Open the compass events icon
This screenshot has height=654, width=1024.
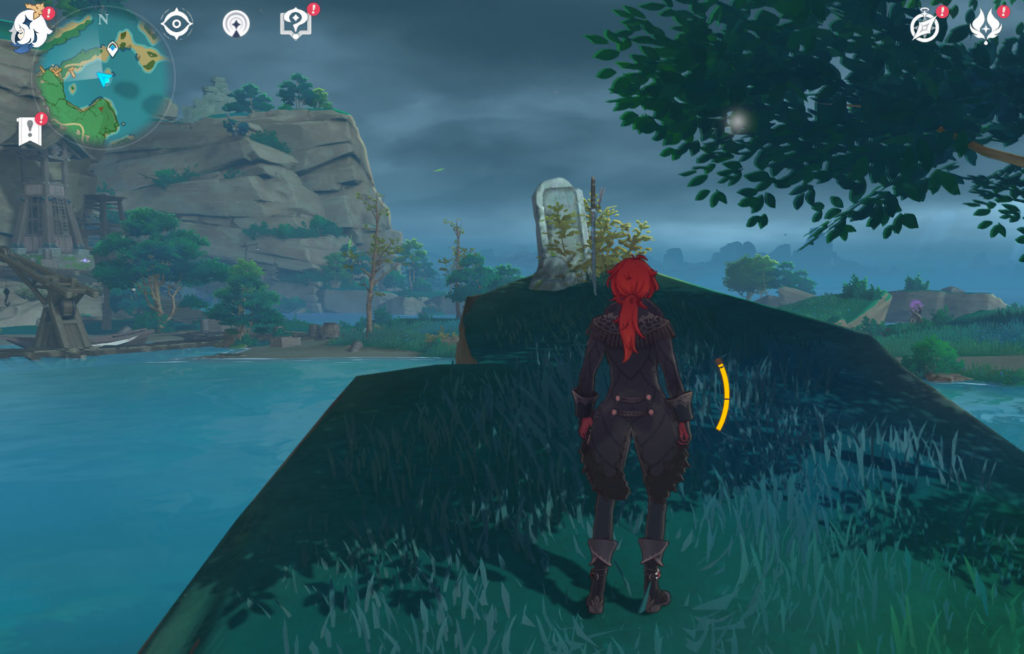[925, 28]
